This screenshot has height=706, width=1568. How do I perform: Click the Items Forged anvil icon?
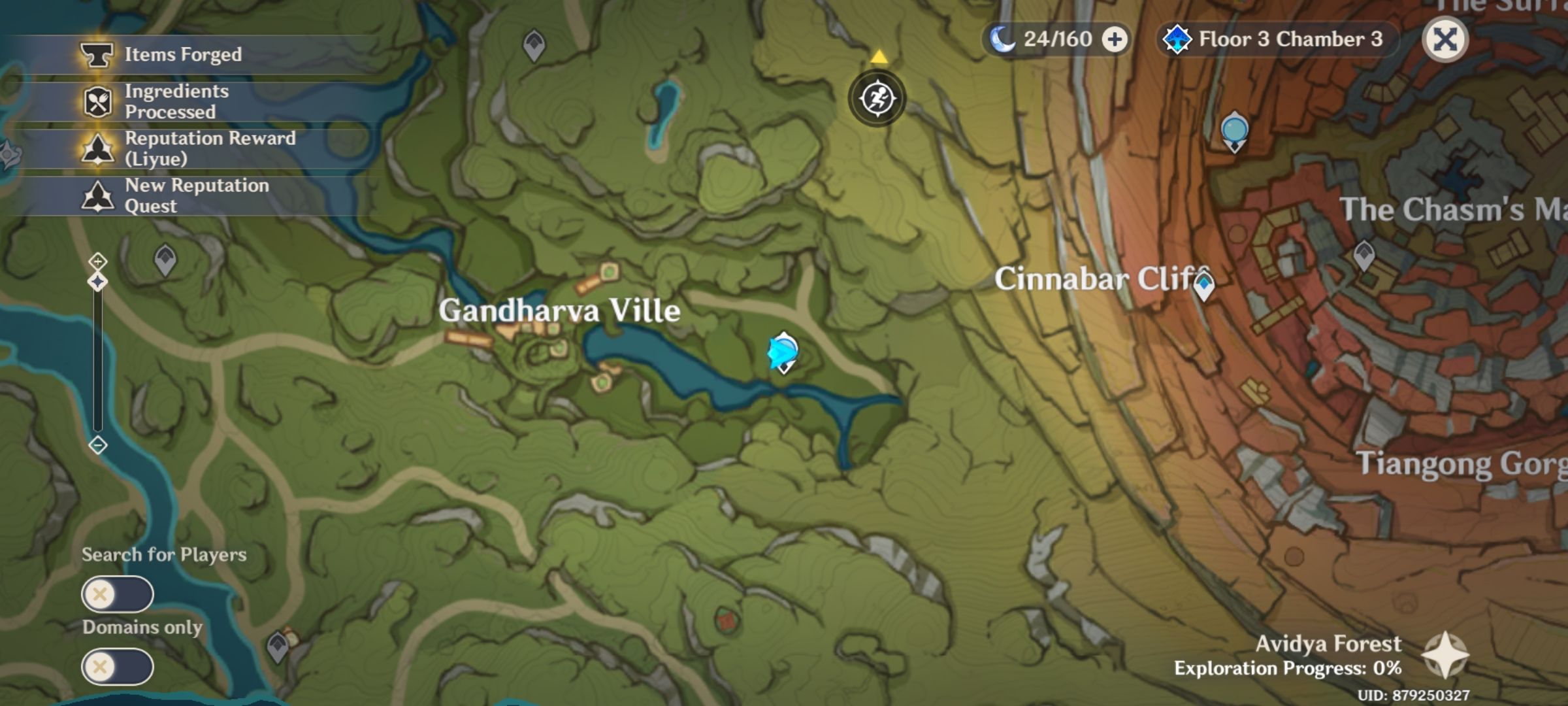(x=98, y=54)
